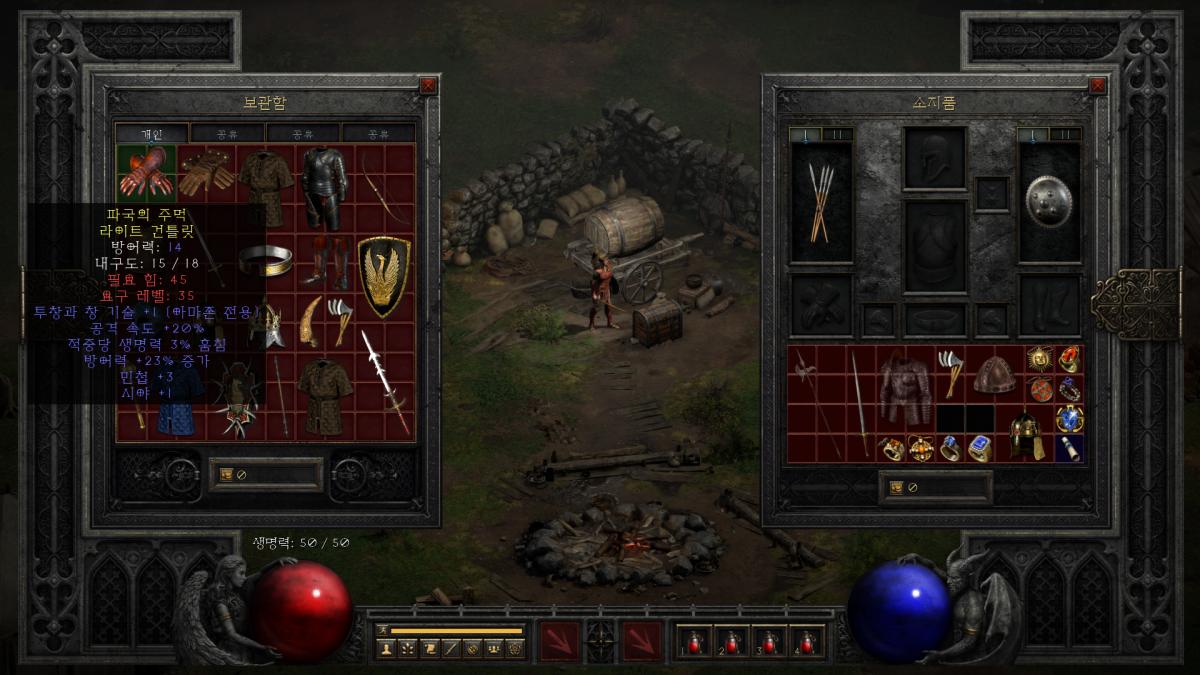Select the brown skull cap in inventory
This screenshot has height=675, width=1200.
click(994, 375)
